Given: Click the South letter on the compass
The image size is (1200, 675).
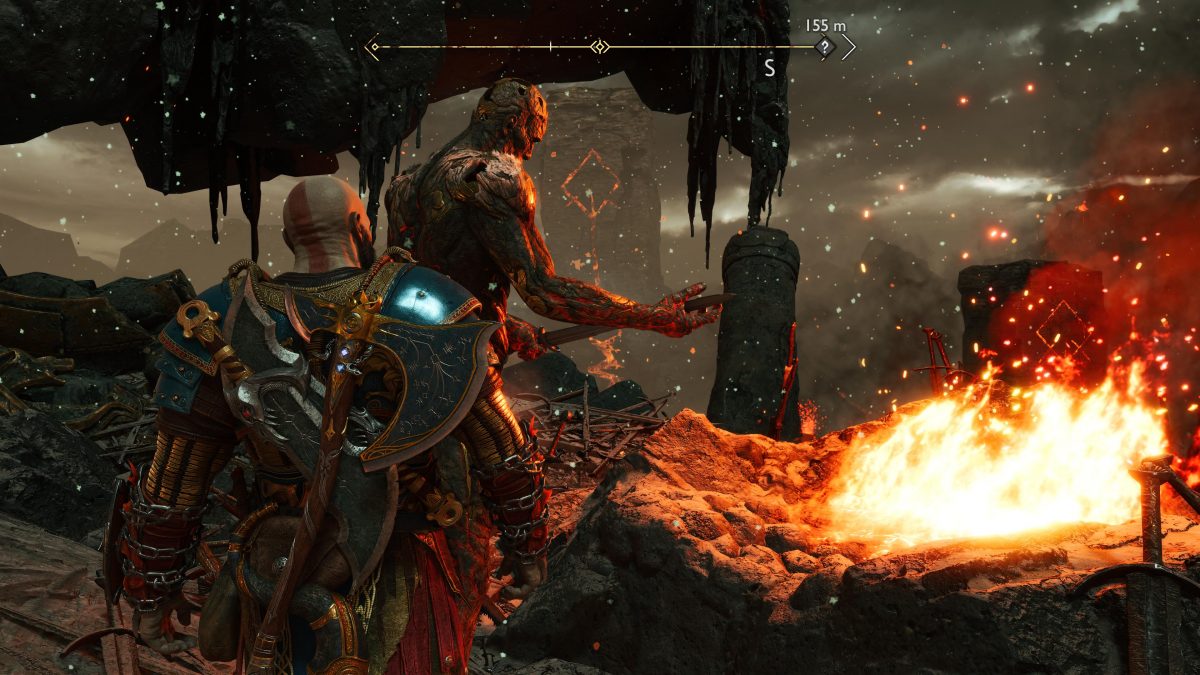Looking at the screenshot, I should tap(769, 68).
